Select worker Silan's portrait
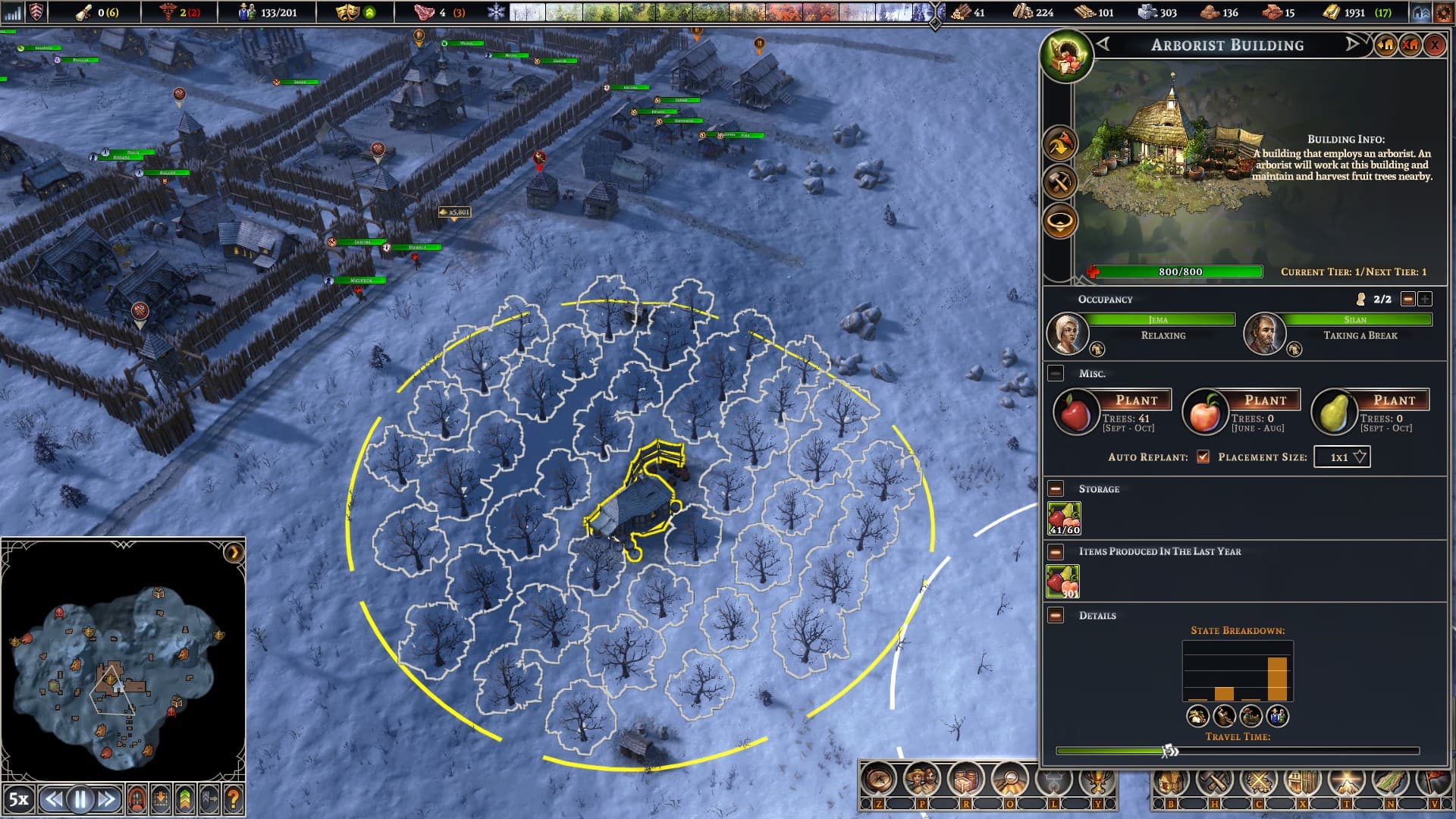Viewport: 1456px width, 819px height. 1264,334
